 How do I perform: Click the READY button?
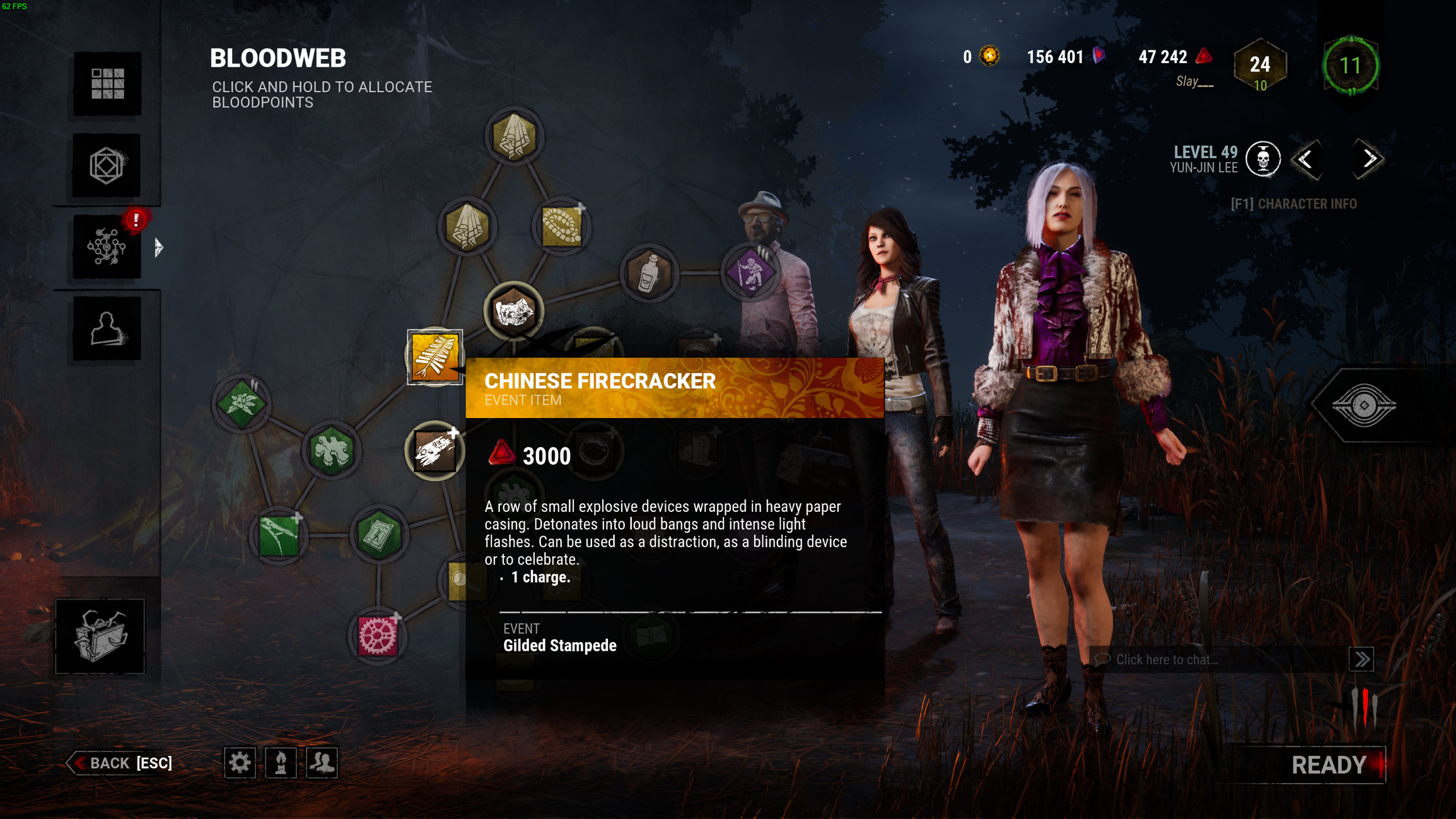tap(1328, 765)
